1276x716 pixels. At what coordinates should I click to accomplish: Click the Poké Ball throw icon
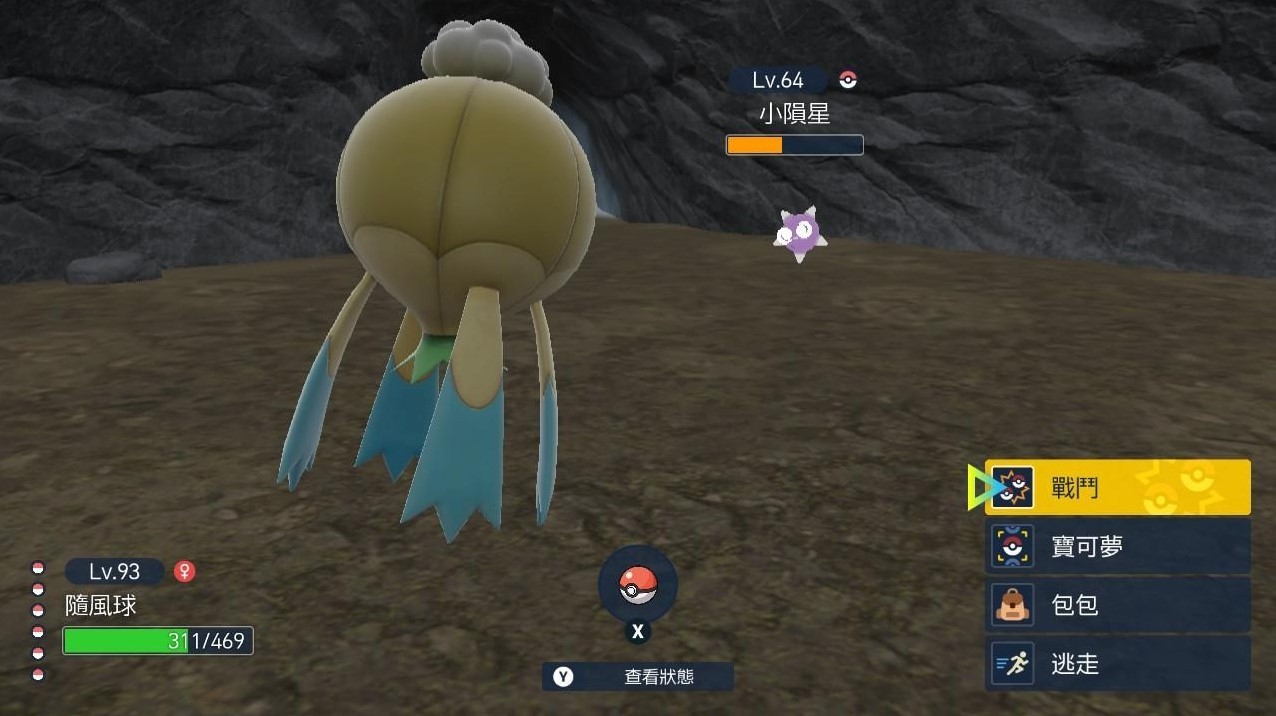(x=637, y=586)
